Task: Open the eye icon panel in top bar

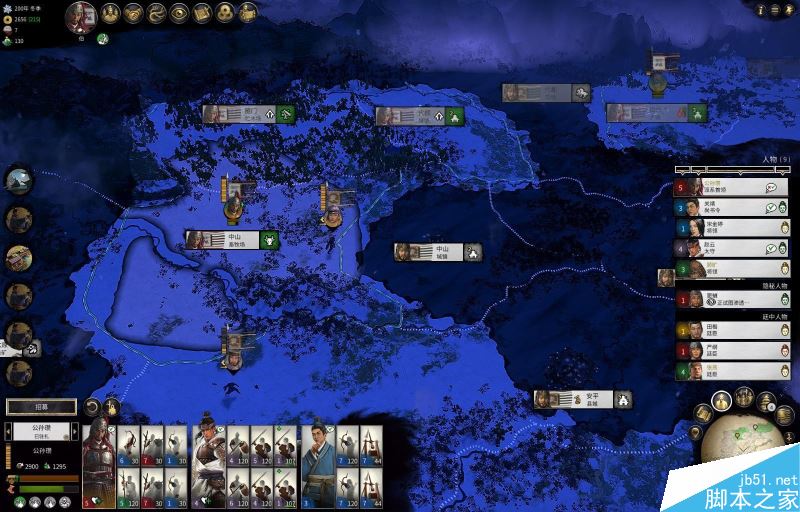Action: click(179, 13)
